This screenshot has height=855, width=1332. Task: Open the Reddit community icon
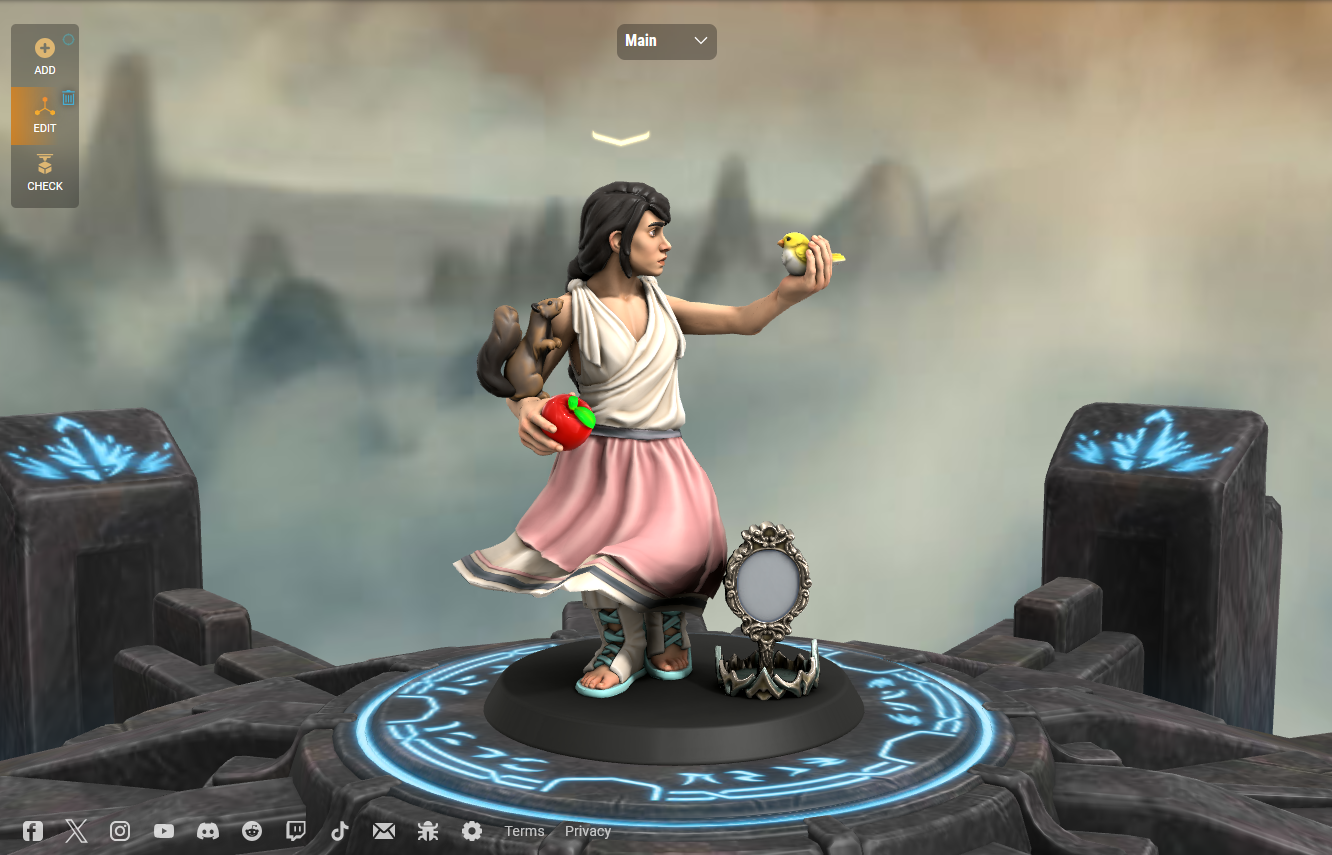click(251, 831)
